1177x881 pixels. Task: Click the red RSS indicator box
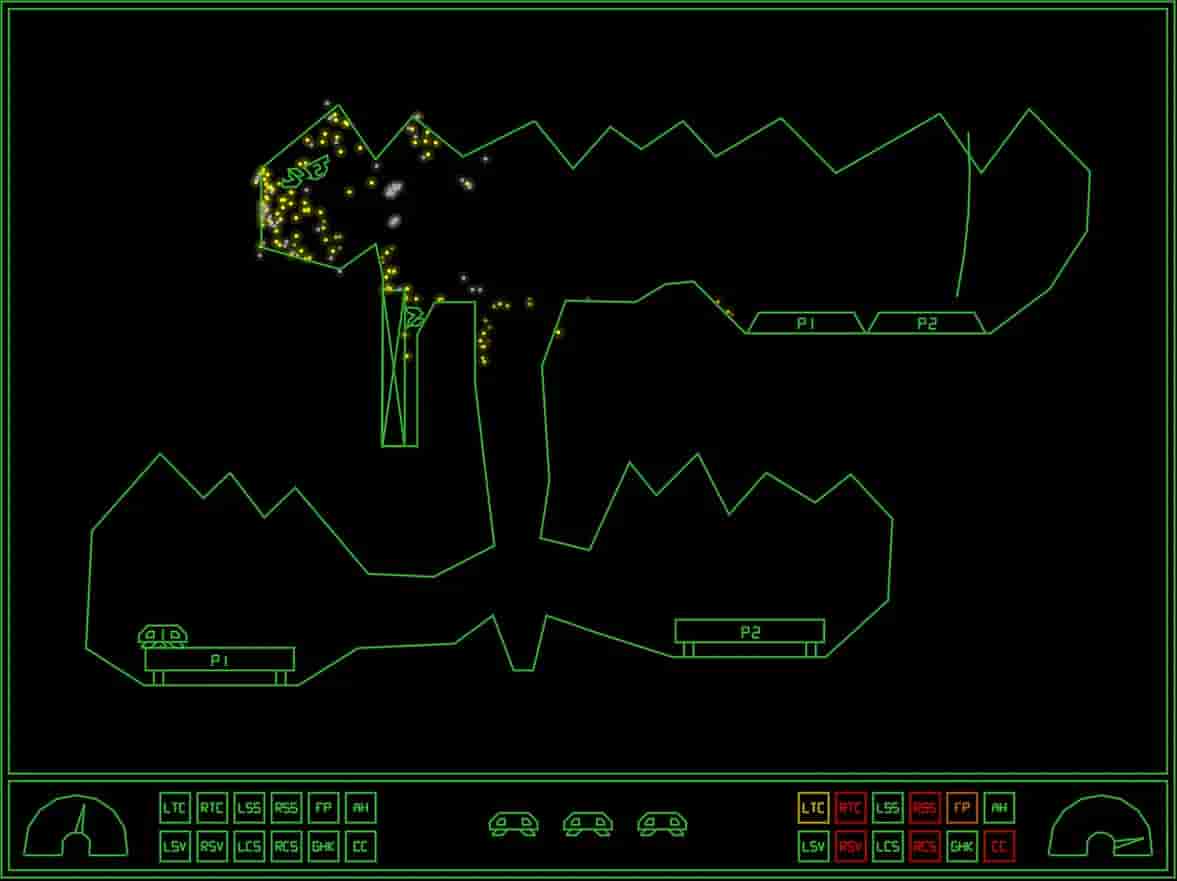point(925,808)
